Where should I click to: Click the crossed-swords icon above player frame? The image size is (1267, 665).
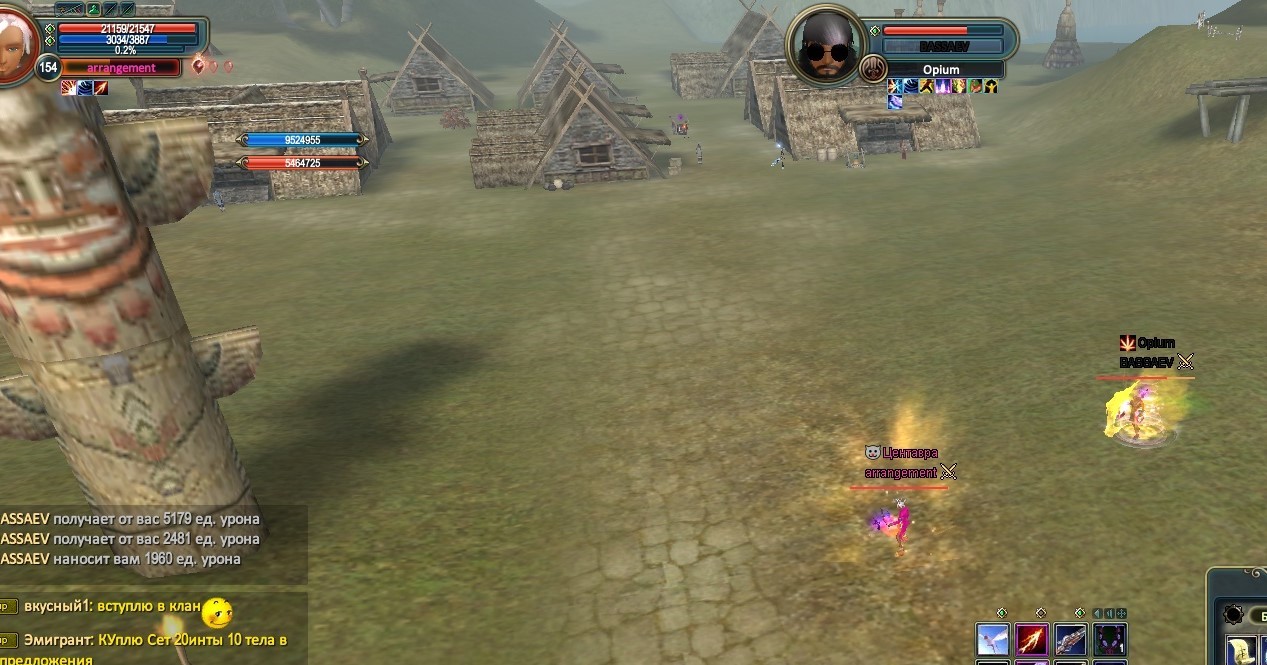tap(69, 9)
